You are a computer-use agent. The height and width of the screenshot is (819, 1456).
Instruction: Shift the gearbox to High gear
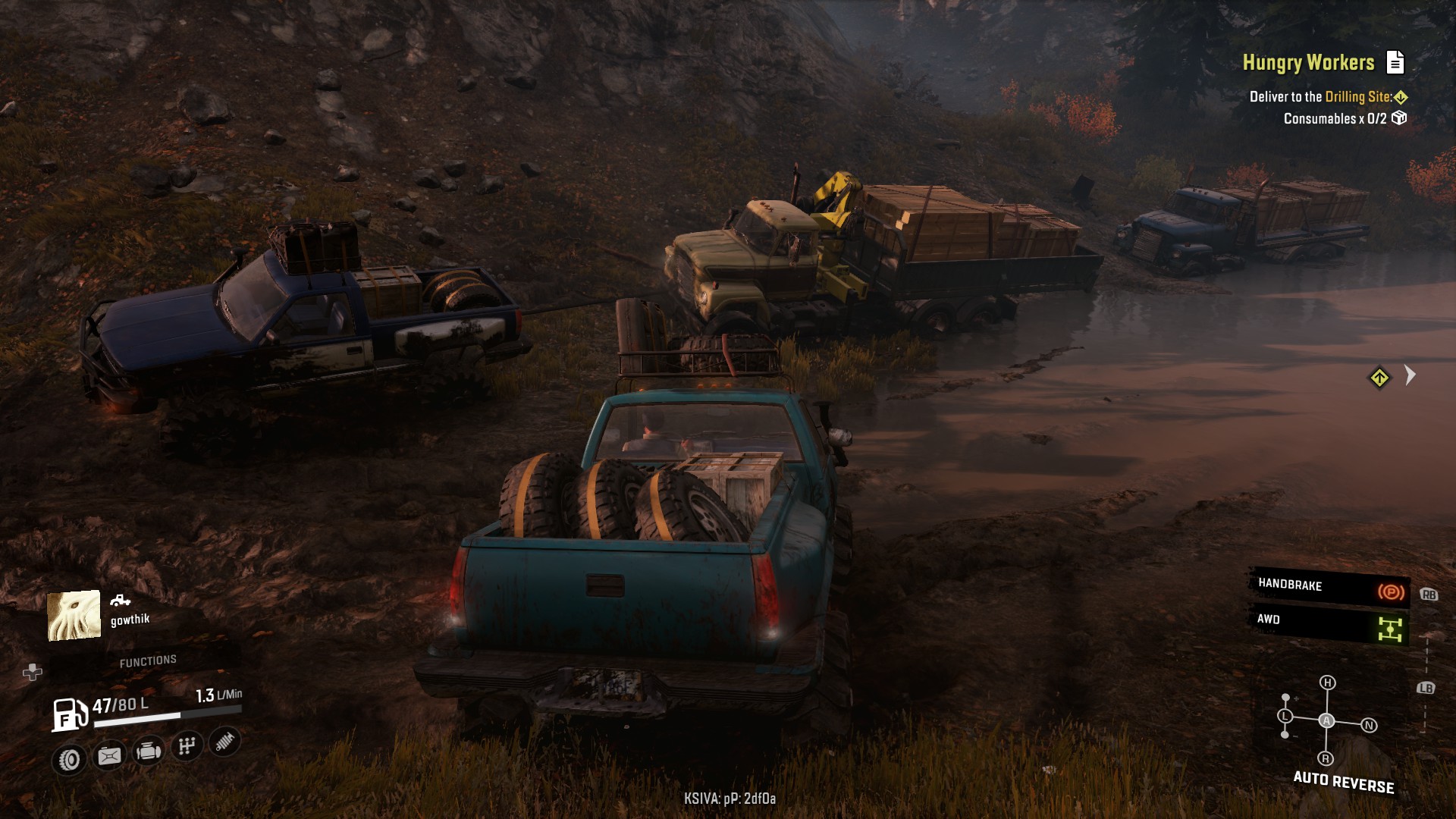(x=1327, y=682)
